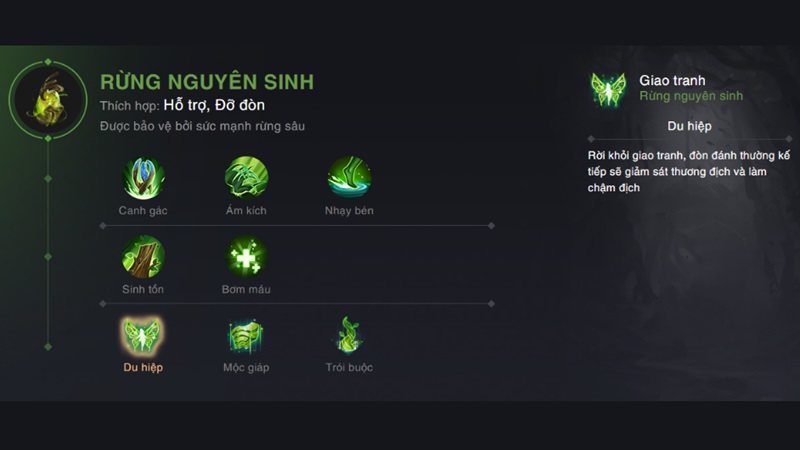Select the Canh gác rune icon
This screenshot has width=800, height=450.
(x=143, y=178)
